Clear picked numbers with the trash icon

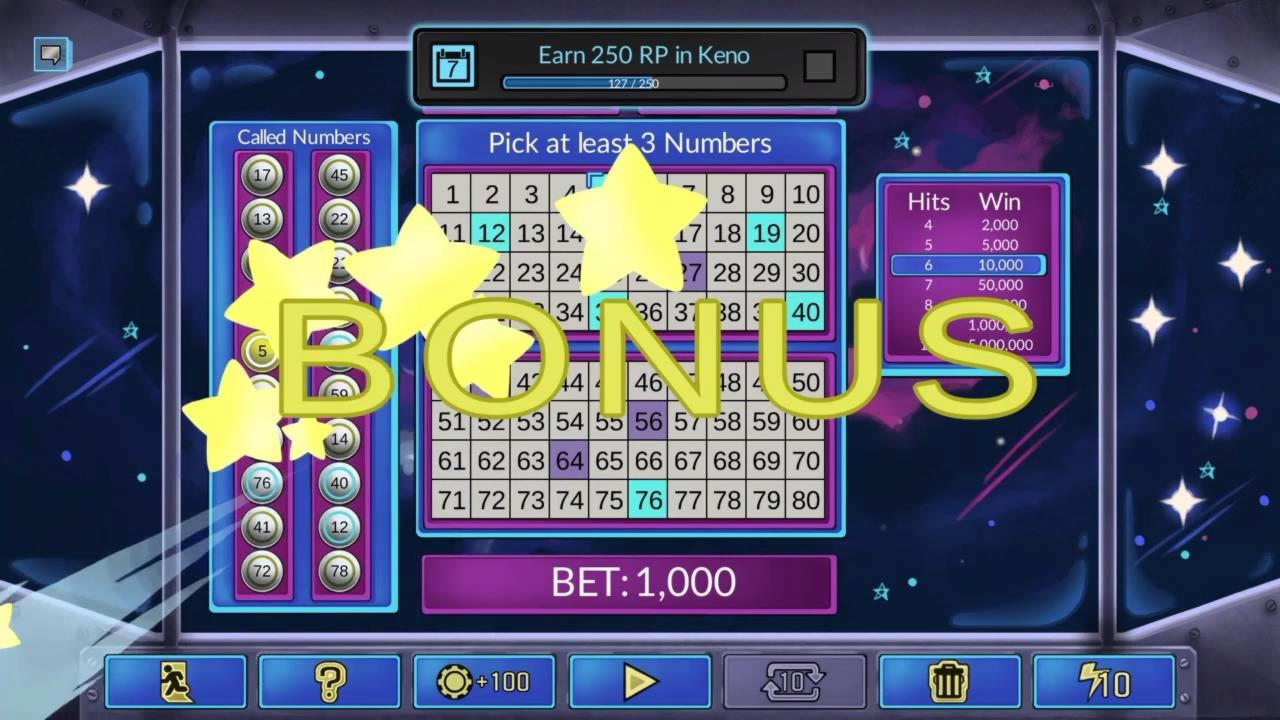949,682
